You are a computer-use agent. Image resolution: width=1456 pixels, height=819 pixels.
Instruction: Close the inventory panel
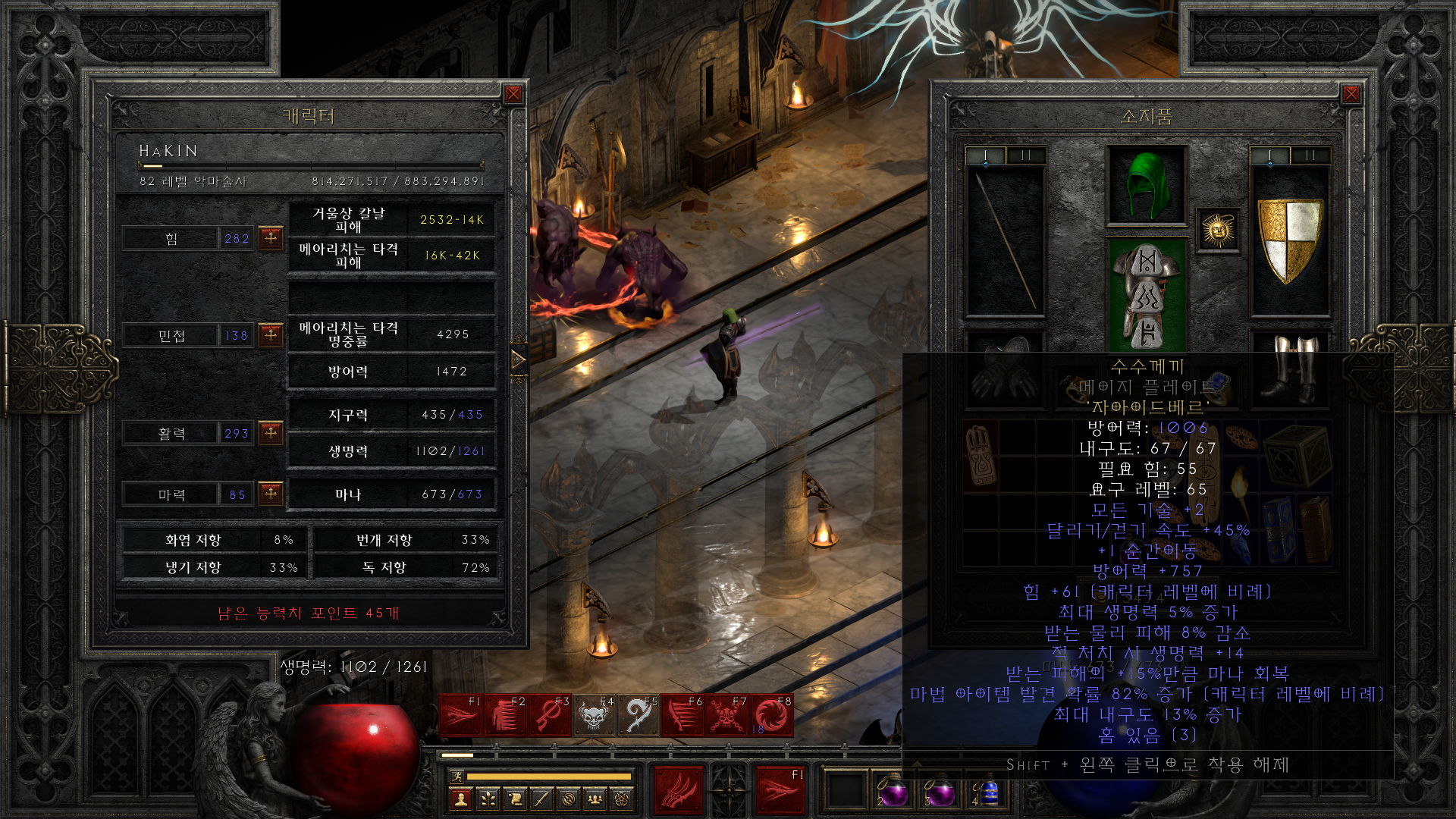coord(1351,94)
